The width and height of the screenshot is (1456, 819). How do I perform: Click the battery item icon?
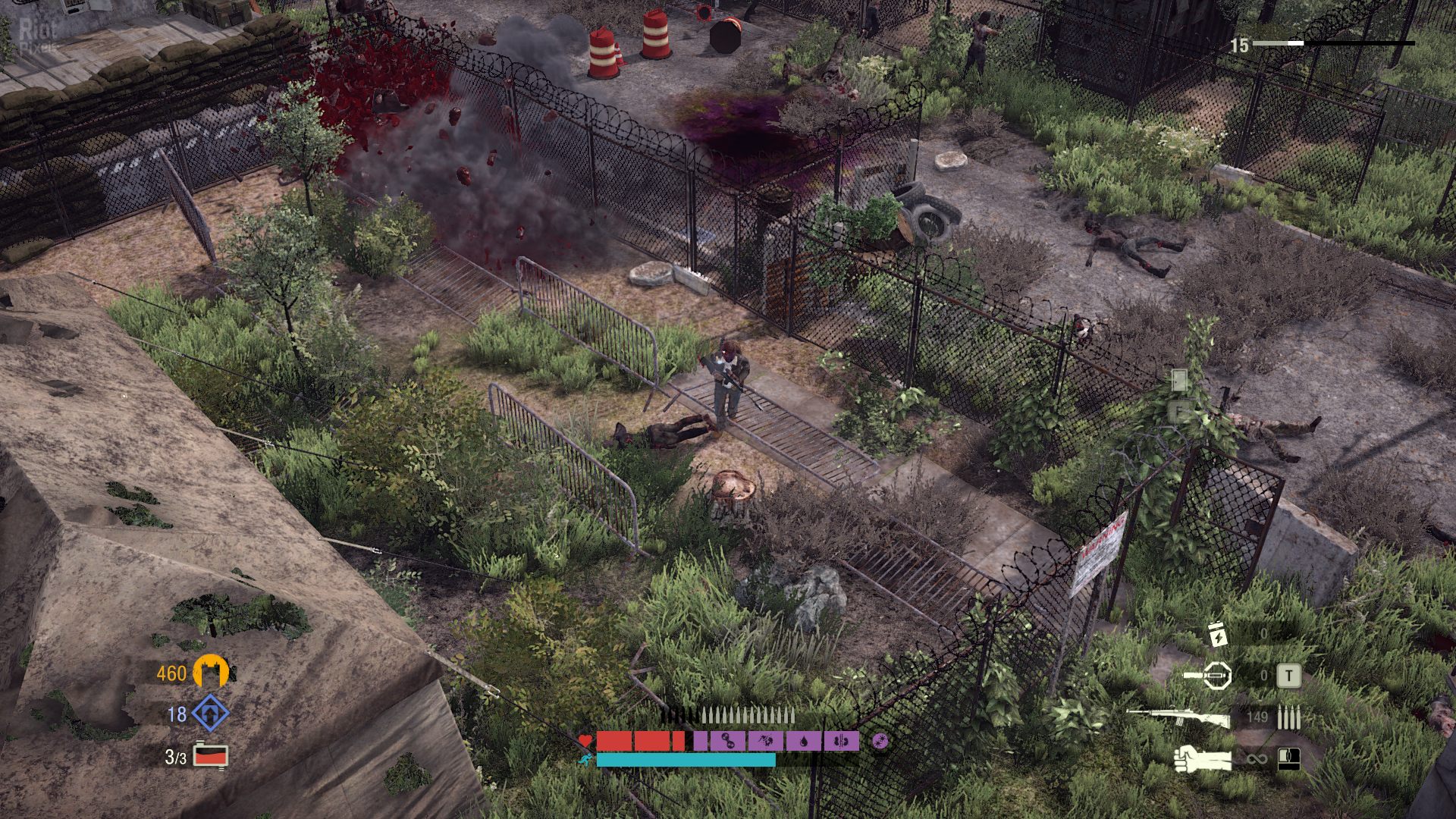(x=1216, y=634)
